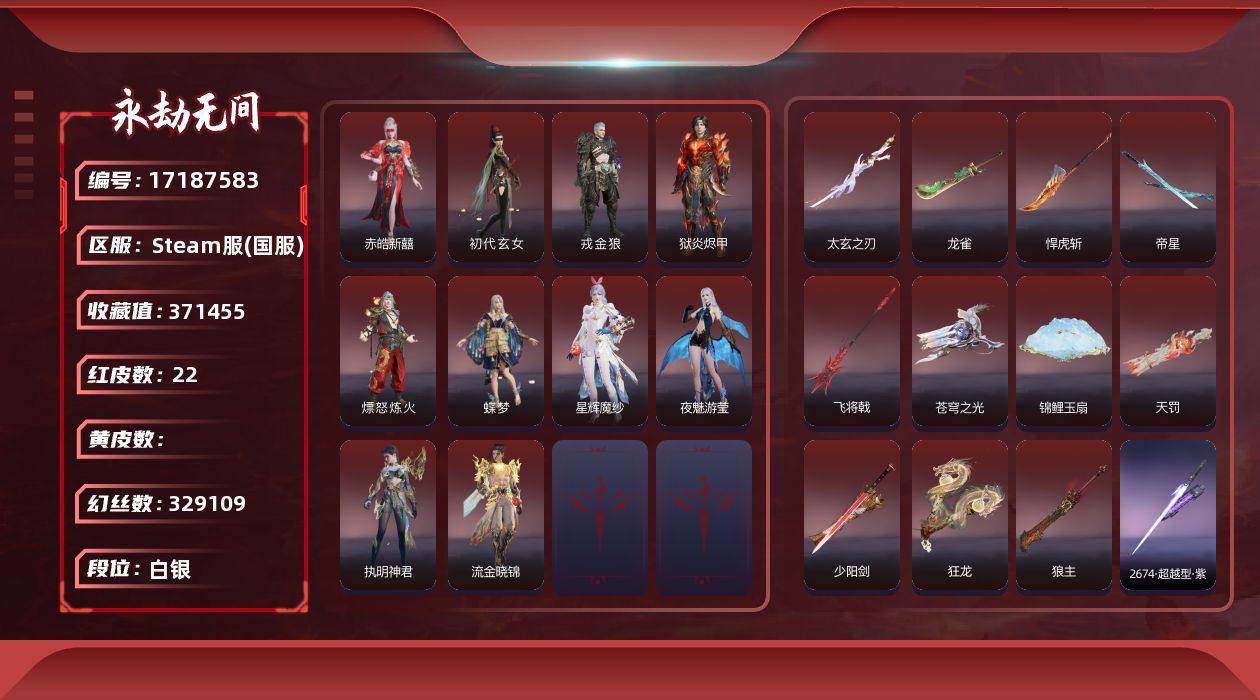Open the 狂龙 dragon weapon card
1260x700 pixels.
coord(960,515)
